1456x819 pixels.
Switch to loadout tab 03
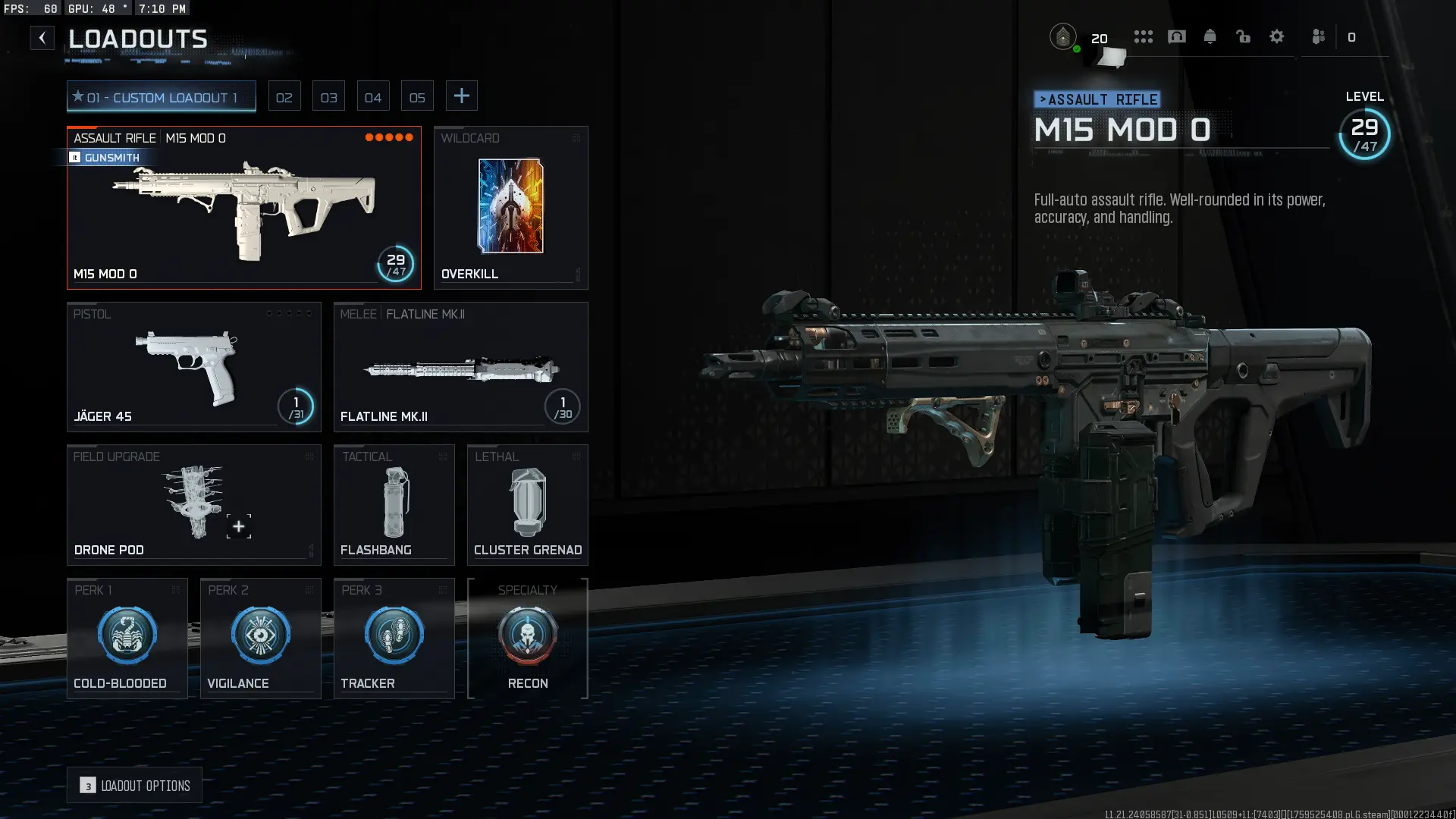click(x=328, y=97)
